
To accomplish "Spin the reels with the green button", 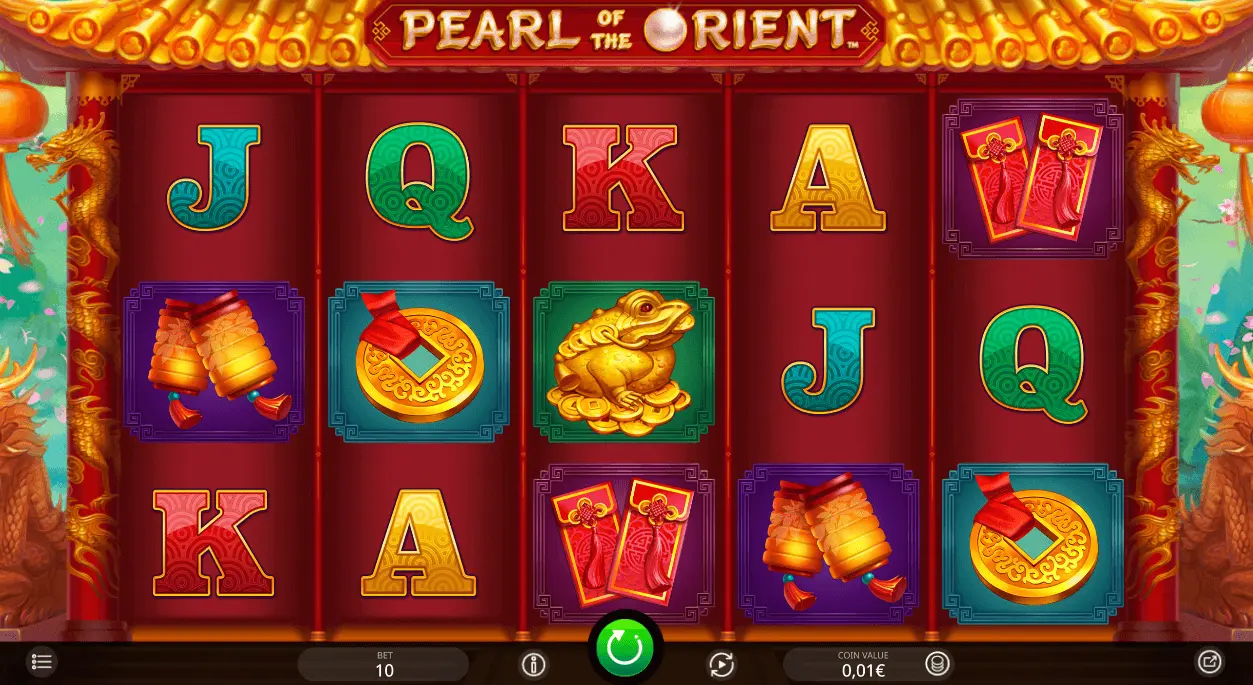I will pyautogui.click(x=625, y=647).
